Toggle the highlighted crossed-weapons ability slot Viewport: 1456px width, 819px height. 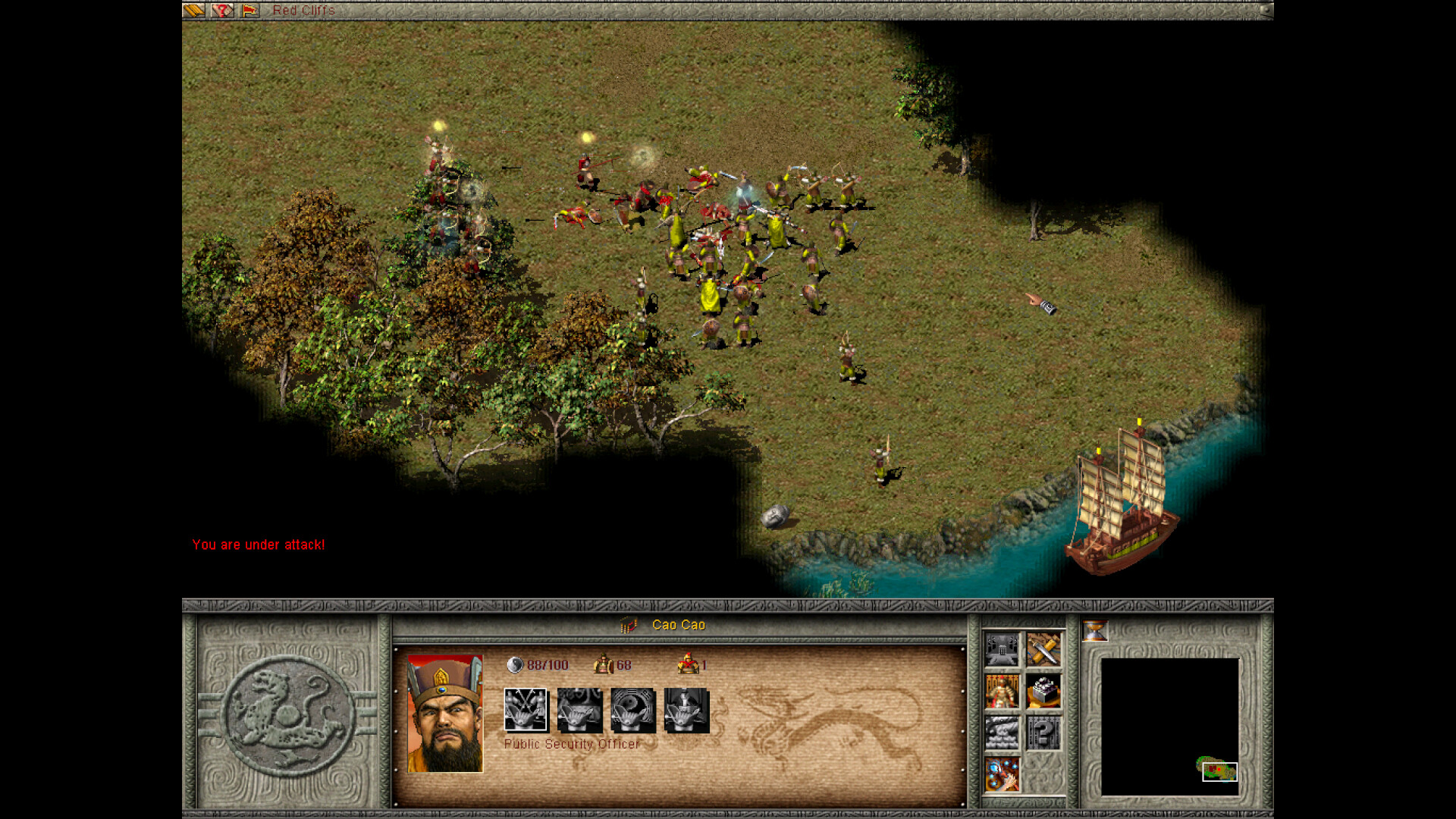526,710
